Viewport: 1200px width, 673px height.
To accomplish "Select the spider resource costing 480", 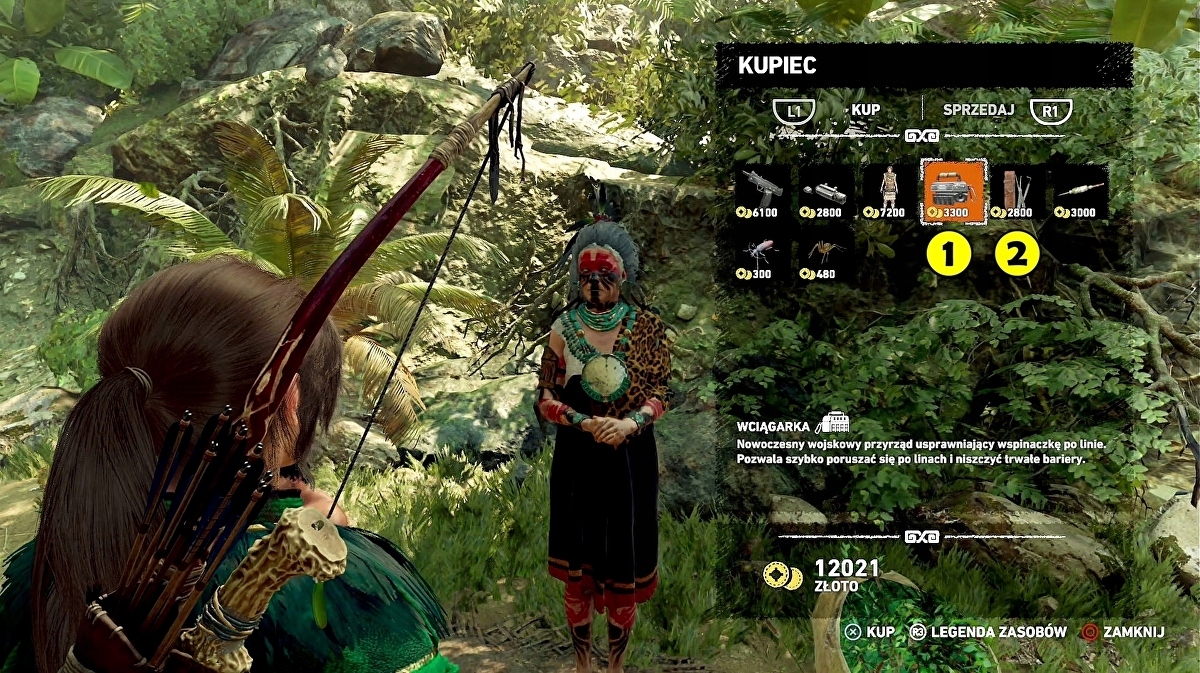I will [825, 254].
